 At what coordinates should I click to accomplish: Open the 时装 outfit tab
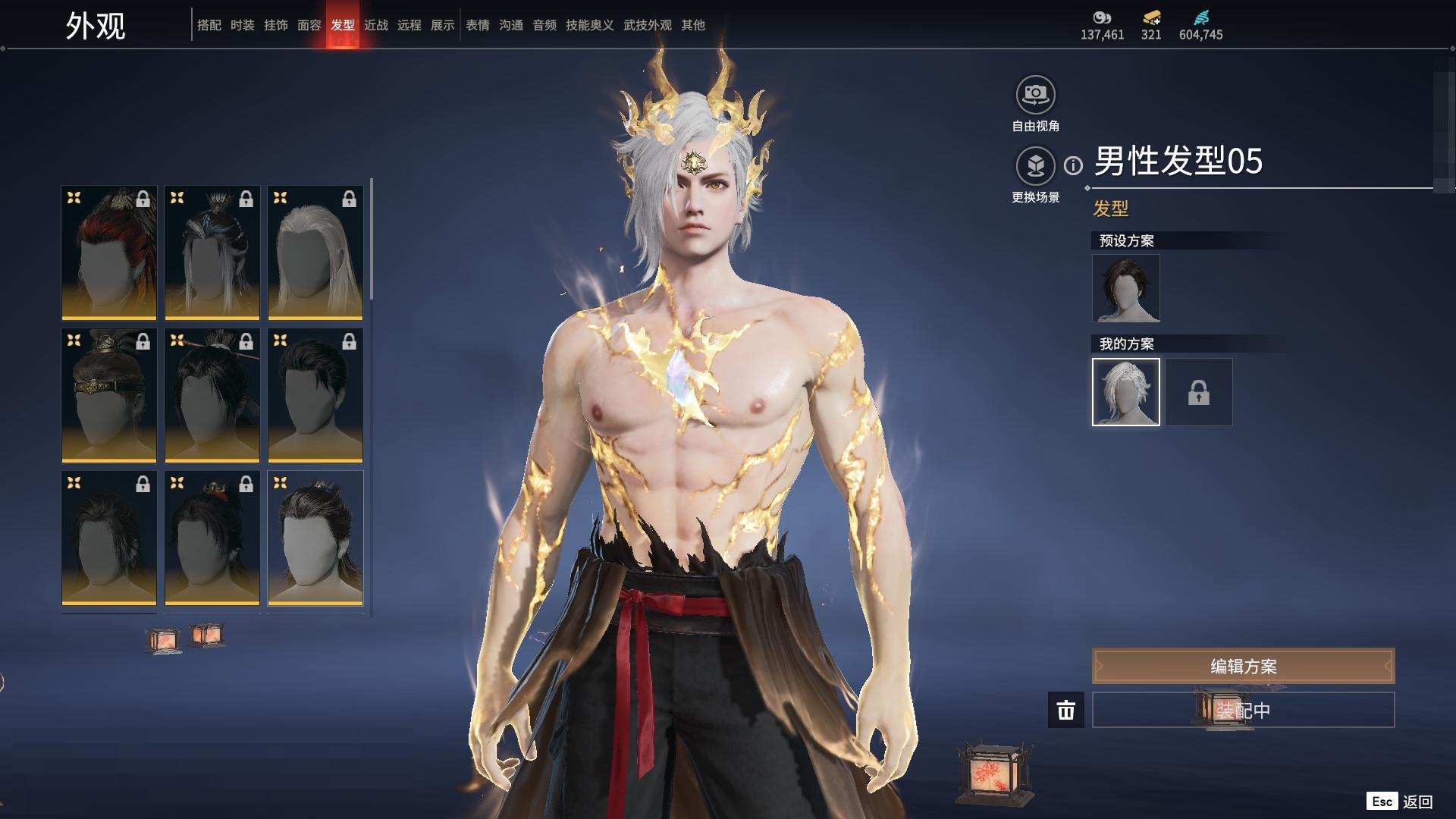[x=242, y=25]
